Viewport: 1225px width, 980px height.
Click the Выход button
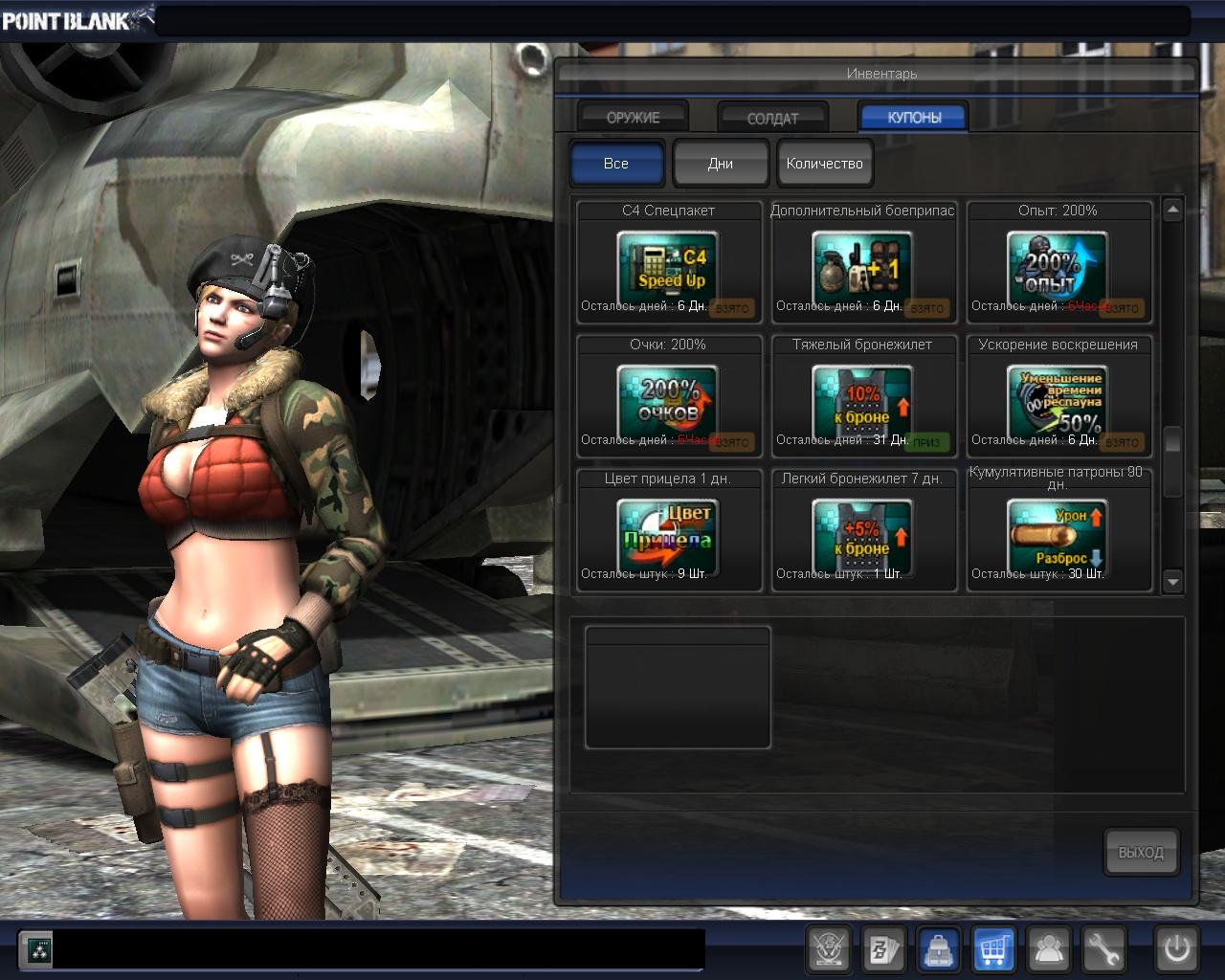tap(1141, 852)
